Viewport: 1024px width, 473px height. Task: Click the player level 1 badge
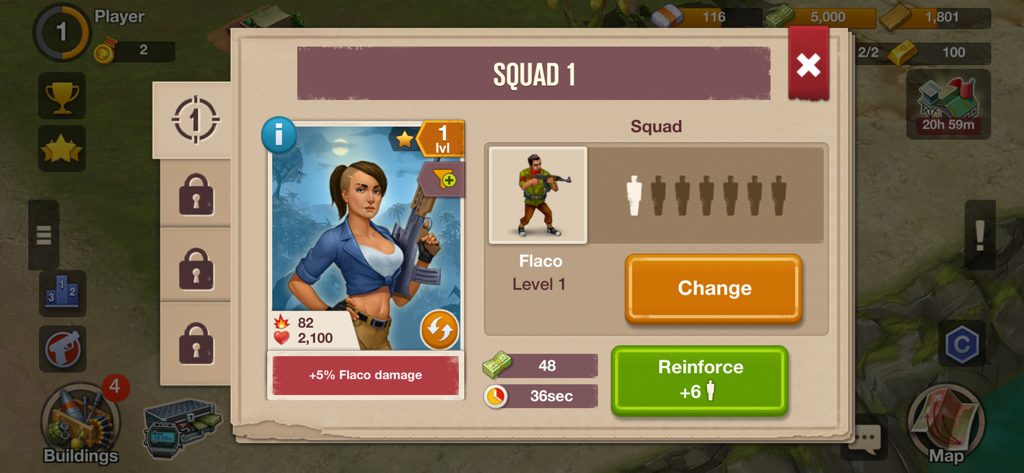62,32
